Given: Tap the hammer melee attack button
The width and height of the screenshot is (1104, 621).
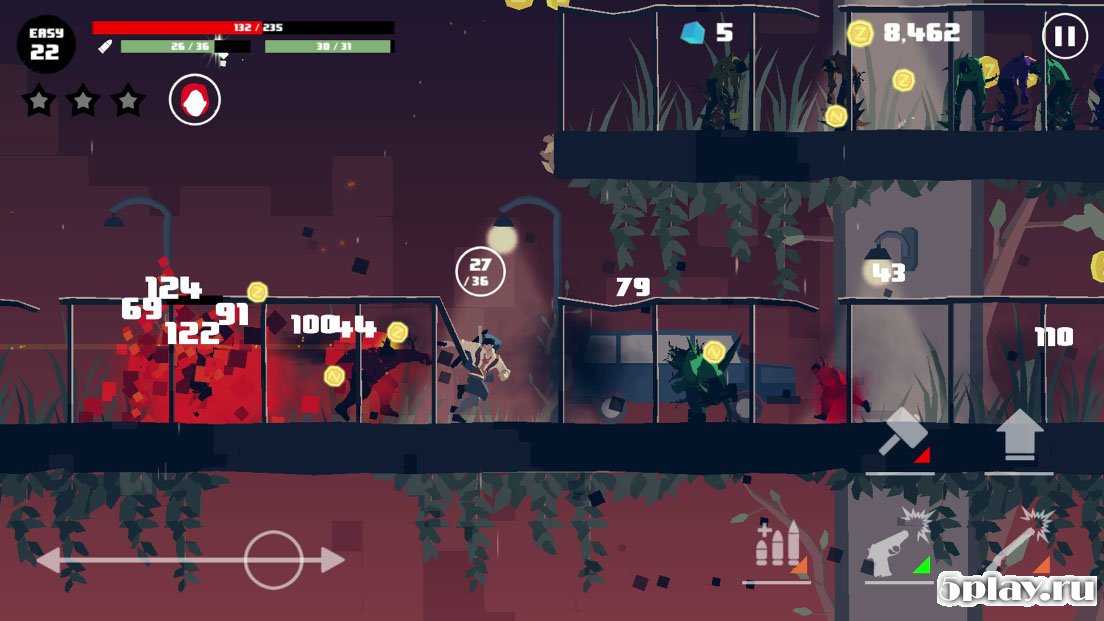Looking at the screenshot, I should (900, 436).
